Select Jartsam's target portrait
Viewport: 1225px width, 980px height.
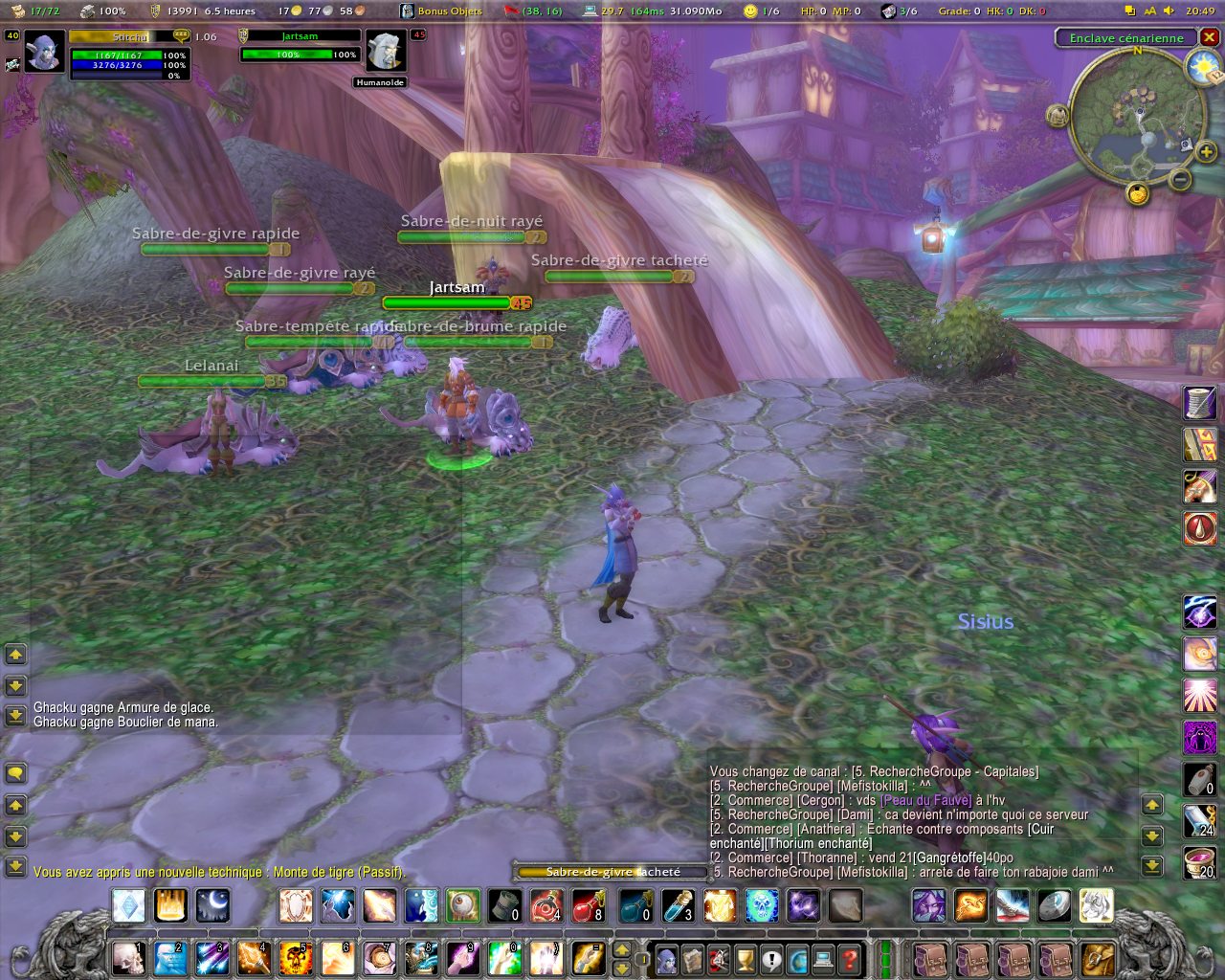coord(386,51)
